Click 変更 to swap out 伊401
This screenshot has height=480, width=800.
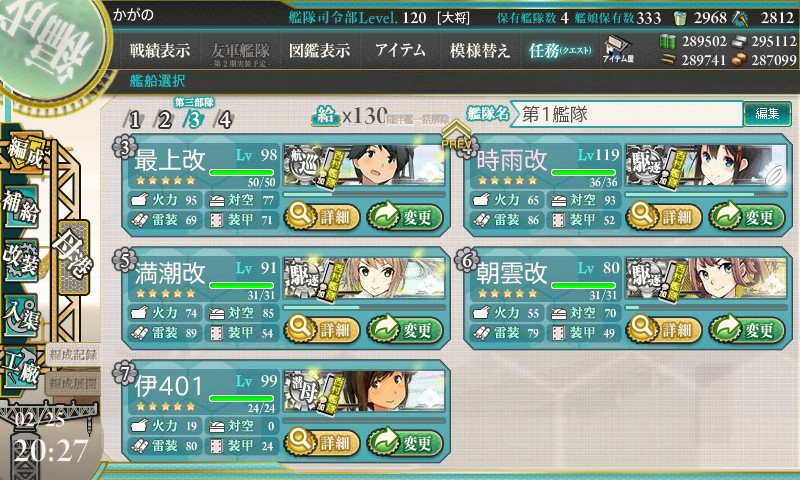click(x=405, y=442)
